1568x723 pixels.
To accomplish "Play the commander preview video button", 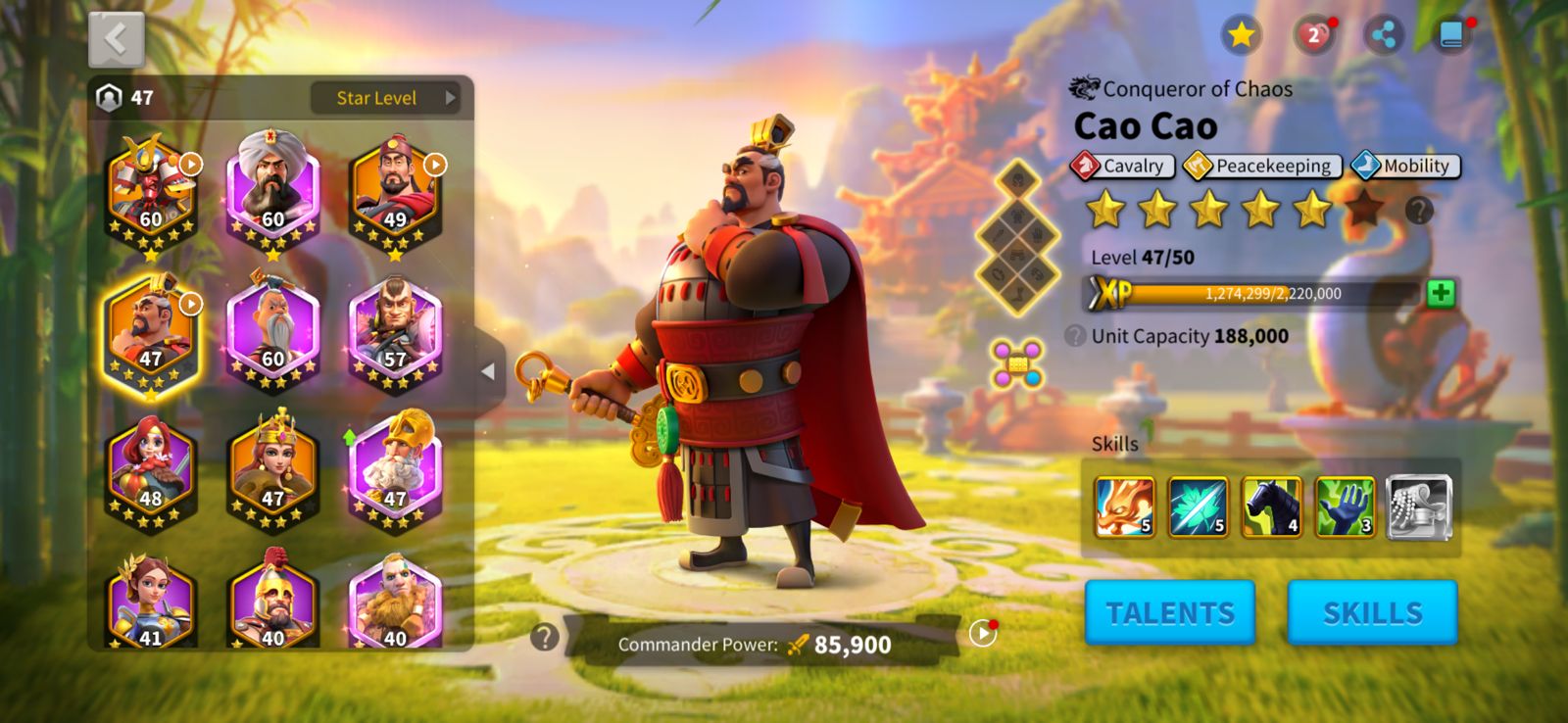I will 982,634.
